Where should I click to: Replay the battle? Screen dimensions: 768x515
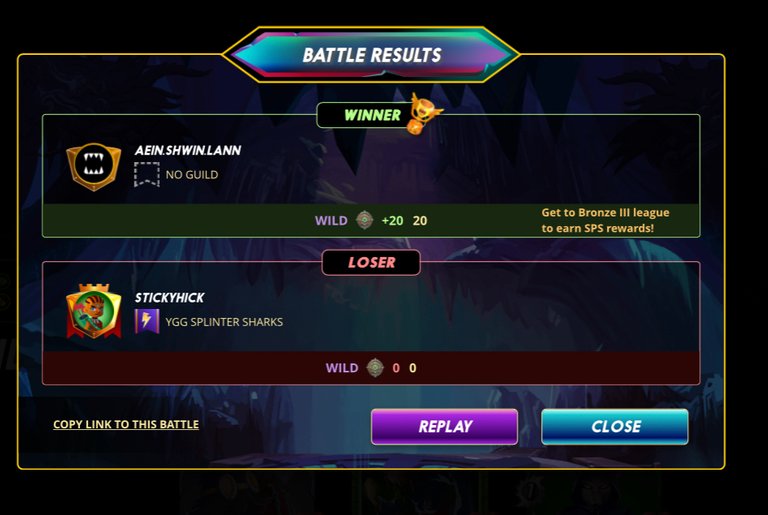tap(444, 426)
